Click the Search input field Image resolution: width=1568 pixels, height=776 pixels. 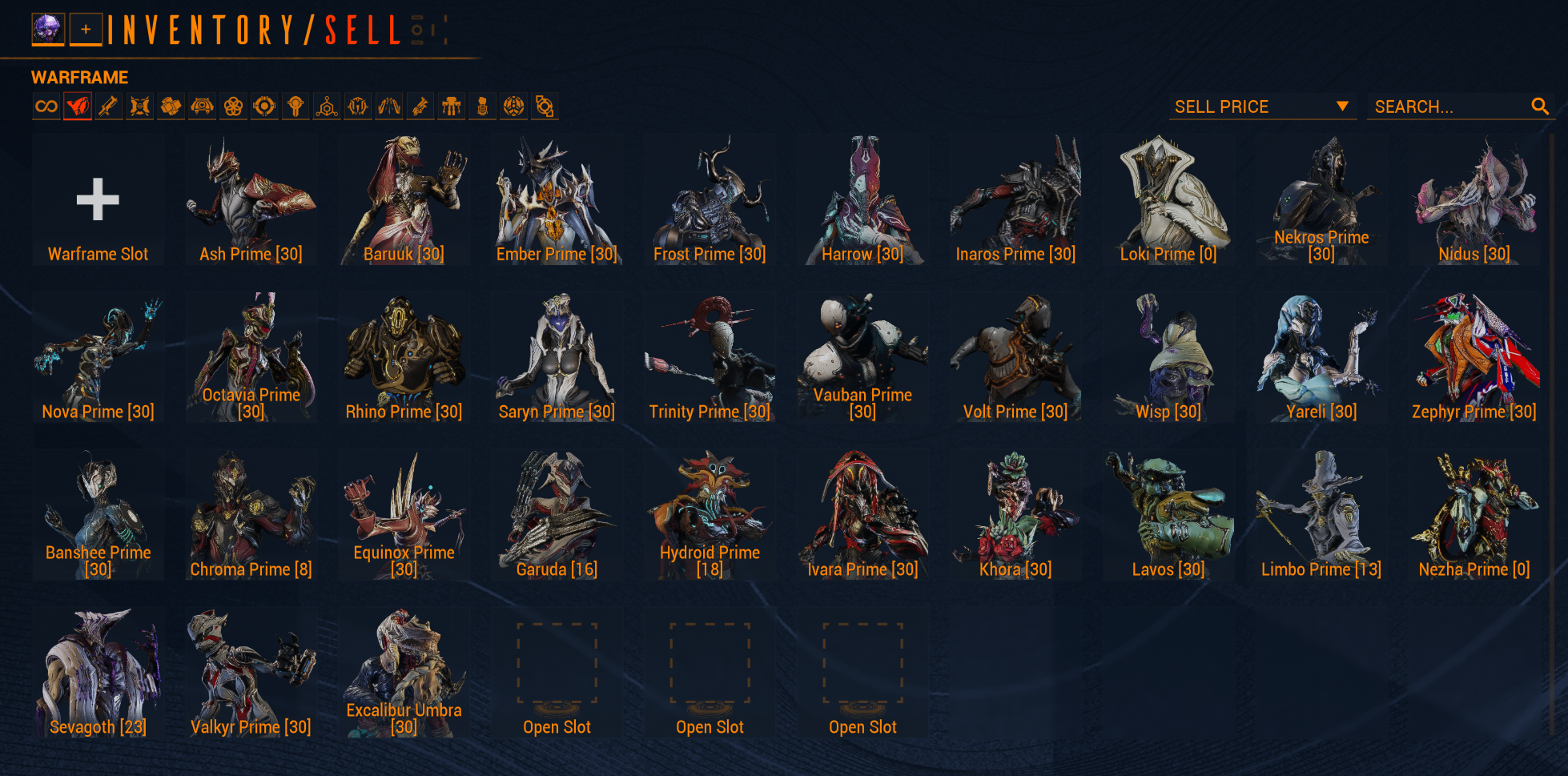[x=1449, y=107]
